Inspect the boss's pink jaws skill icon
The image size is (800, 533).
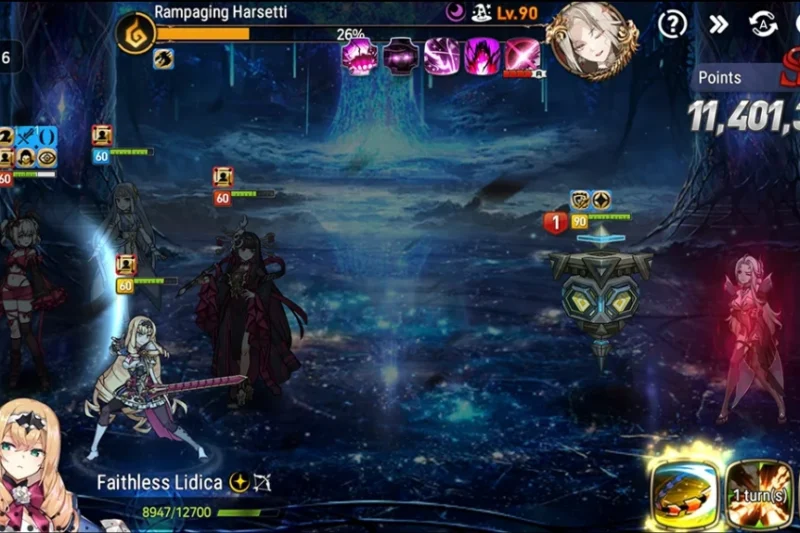pyautogui.click(x=359, y=56)
